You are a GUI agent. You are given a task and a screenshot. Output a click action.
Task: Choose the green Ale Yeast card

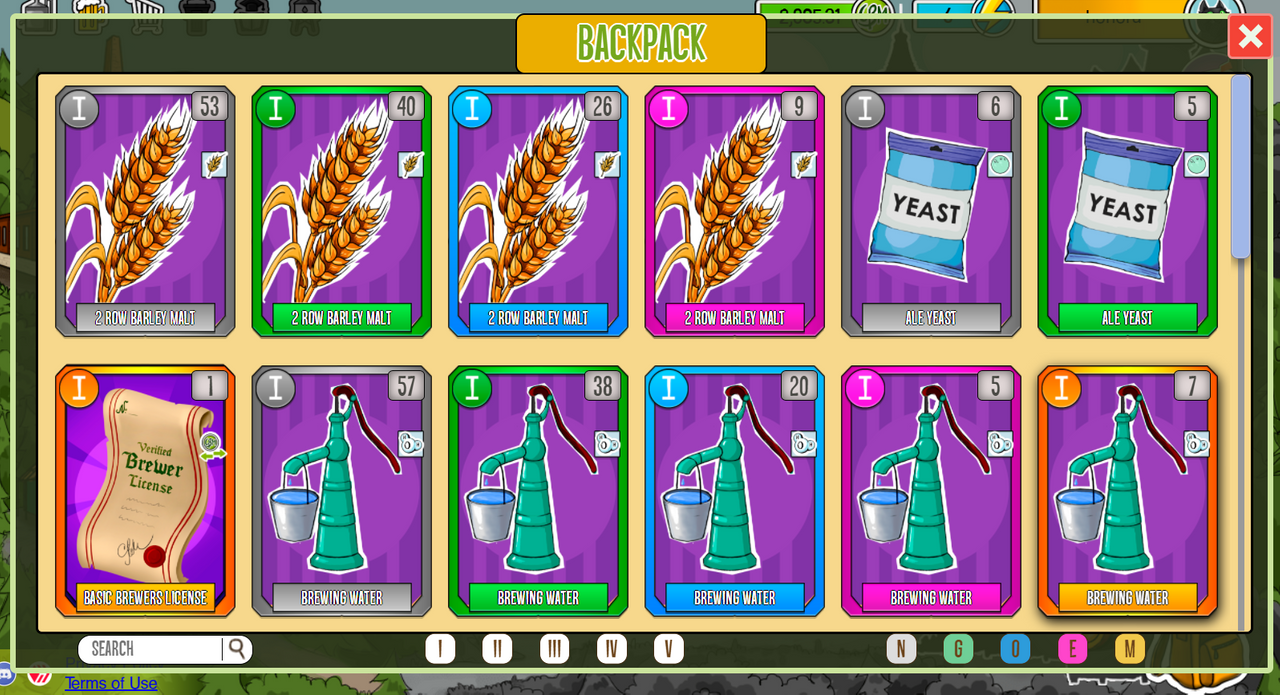coord(1127,211)
